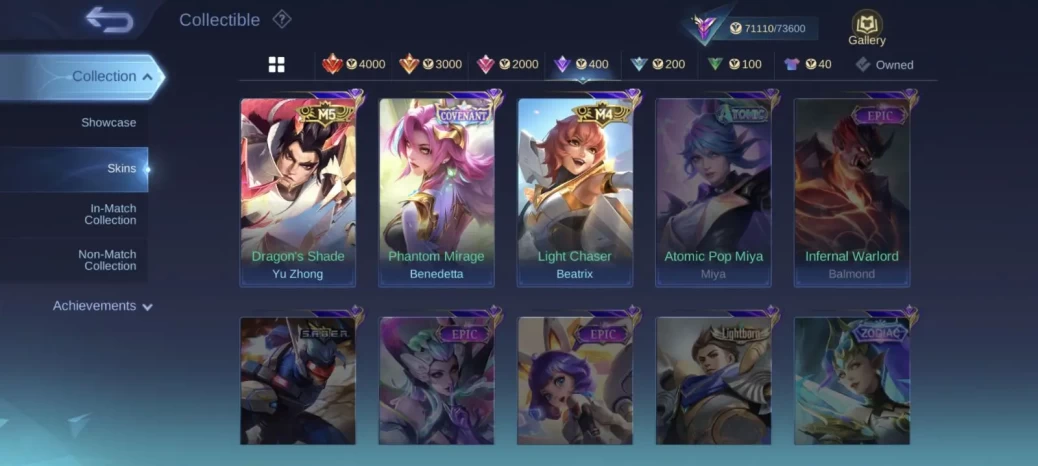
Task: Show all skins with grid filter
Action: tap(277, 65)
